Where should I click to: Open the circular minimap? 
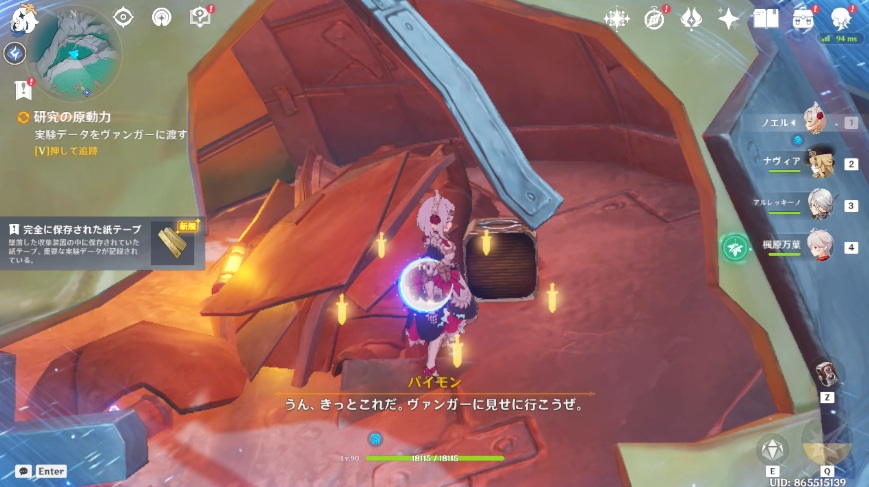click(77, 50)
